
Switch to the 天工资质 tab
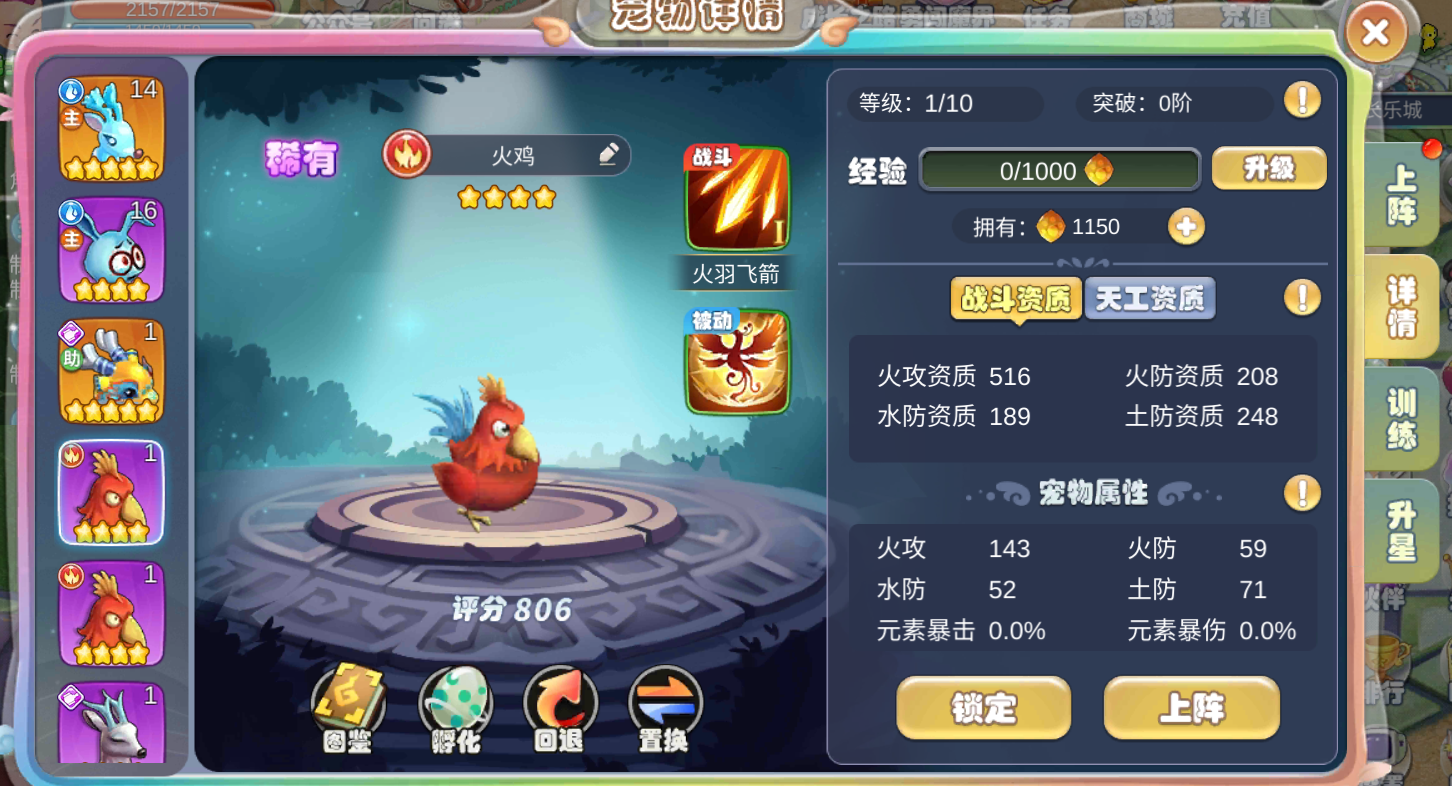pyautogui.click(x=1150, y=297)
